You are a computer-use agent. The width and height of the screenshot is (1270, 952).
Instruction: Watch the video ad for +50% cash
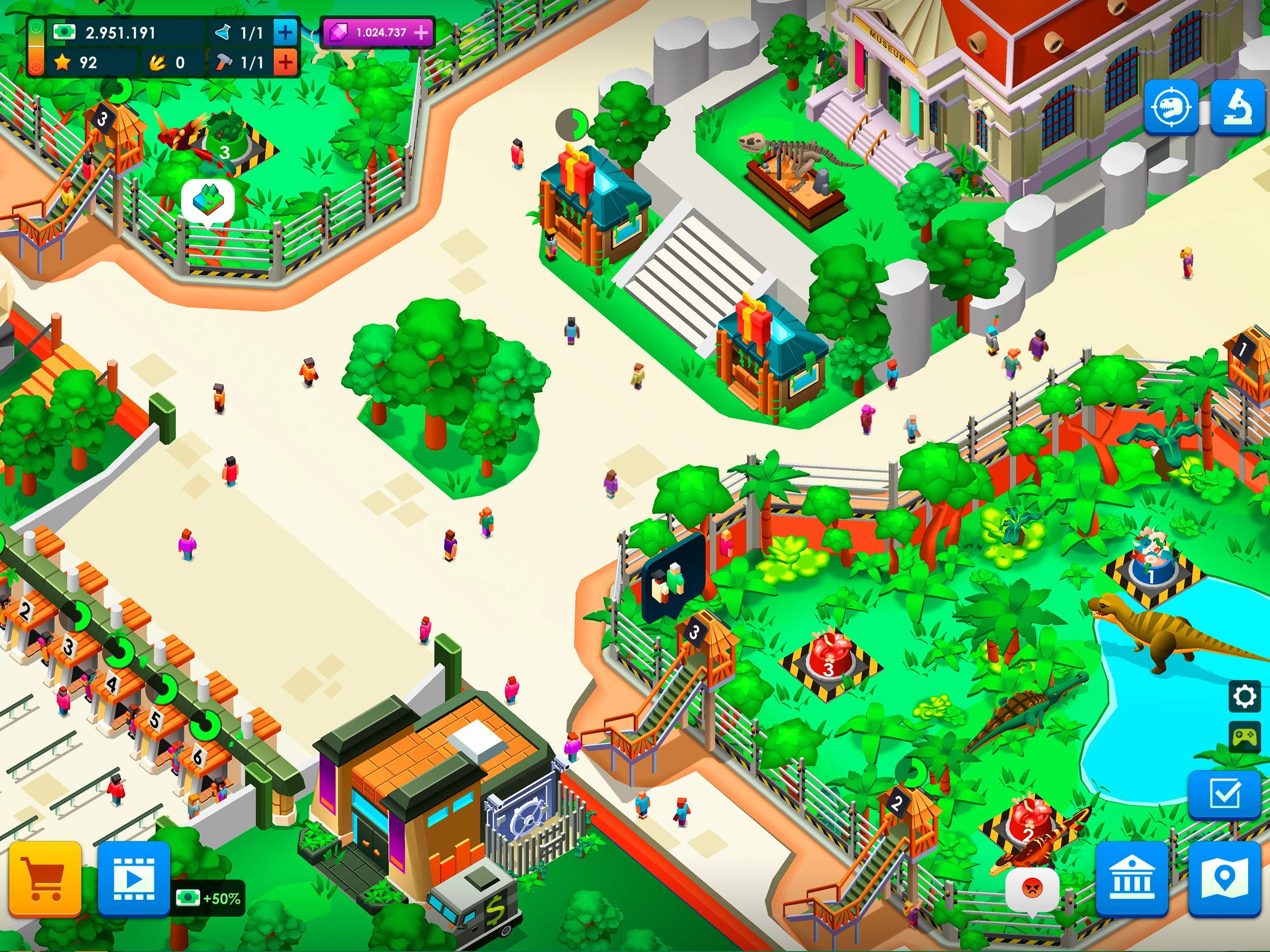pyautogui.click(x=133, y=878)
